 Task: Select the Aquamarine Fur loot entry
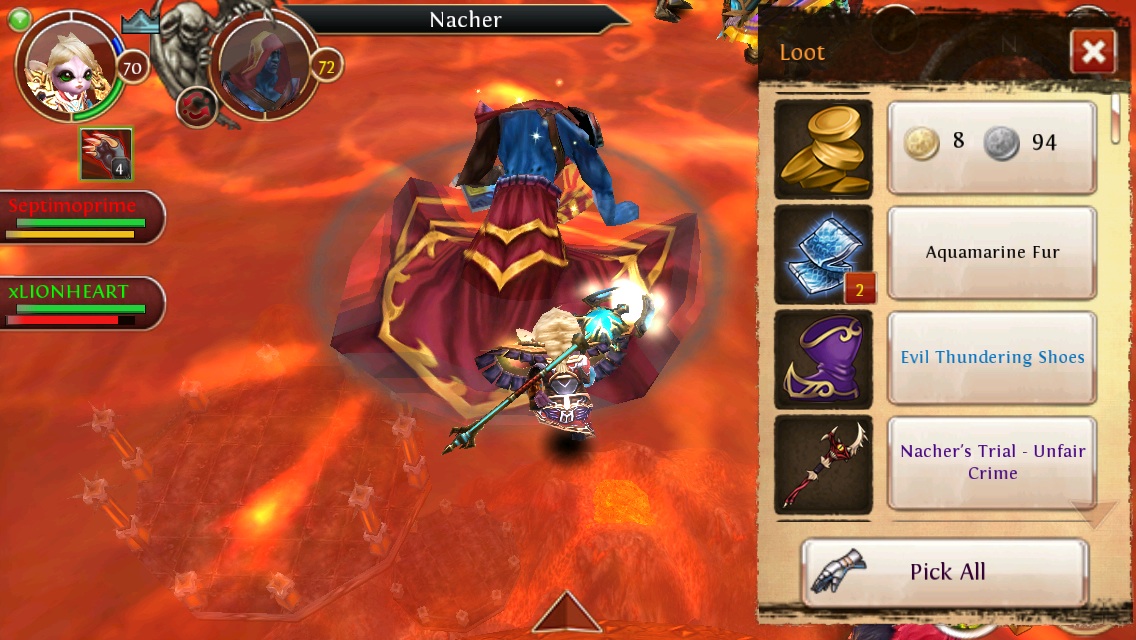(x=991, y=253)
